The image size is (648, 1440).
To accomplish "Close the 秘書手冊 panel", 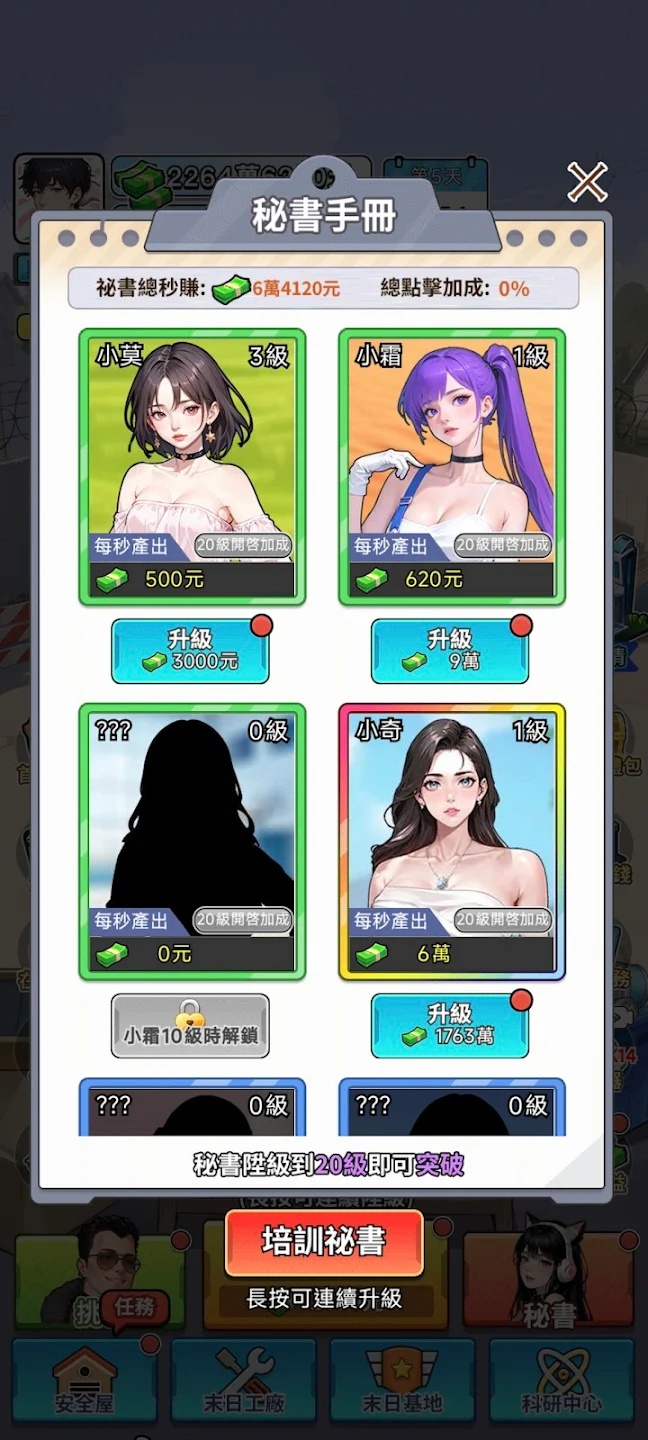I will pyautogui.click(x=587, y=182).
